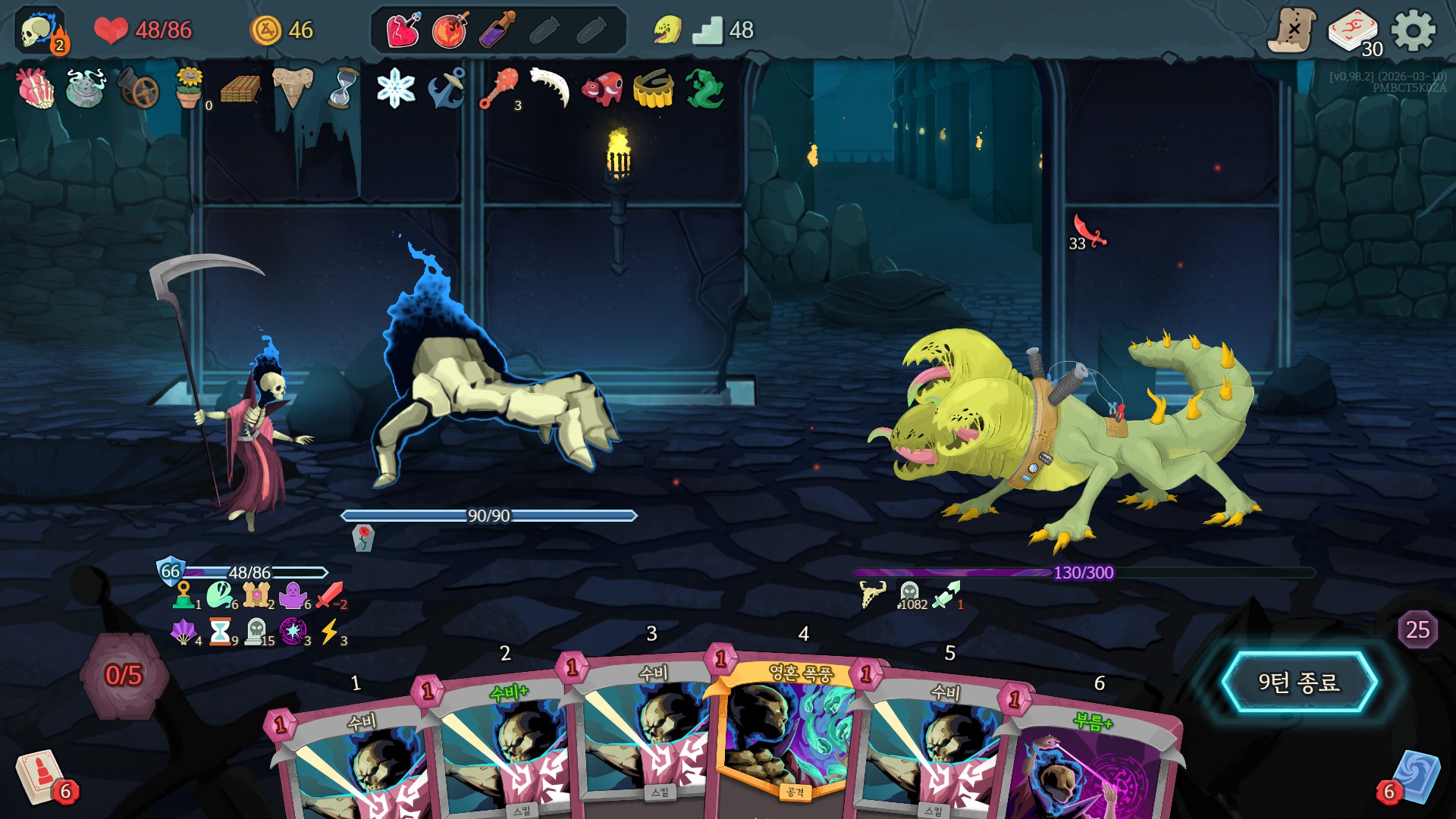View the full deck of 30 cards
Screen dimensions: 1456x819
tap(1354, 32)
